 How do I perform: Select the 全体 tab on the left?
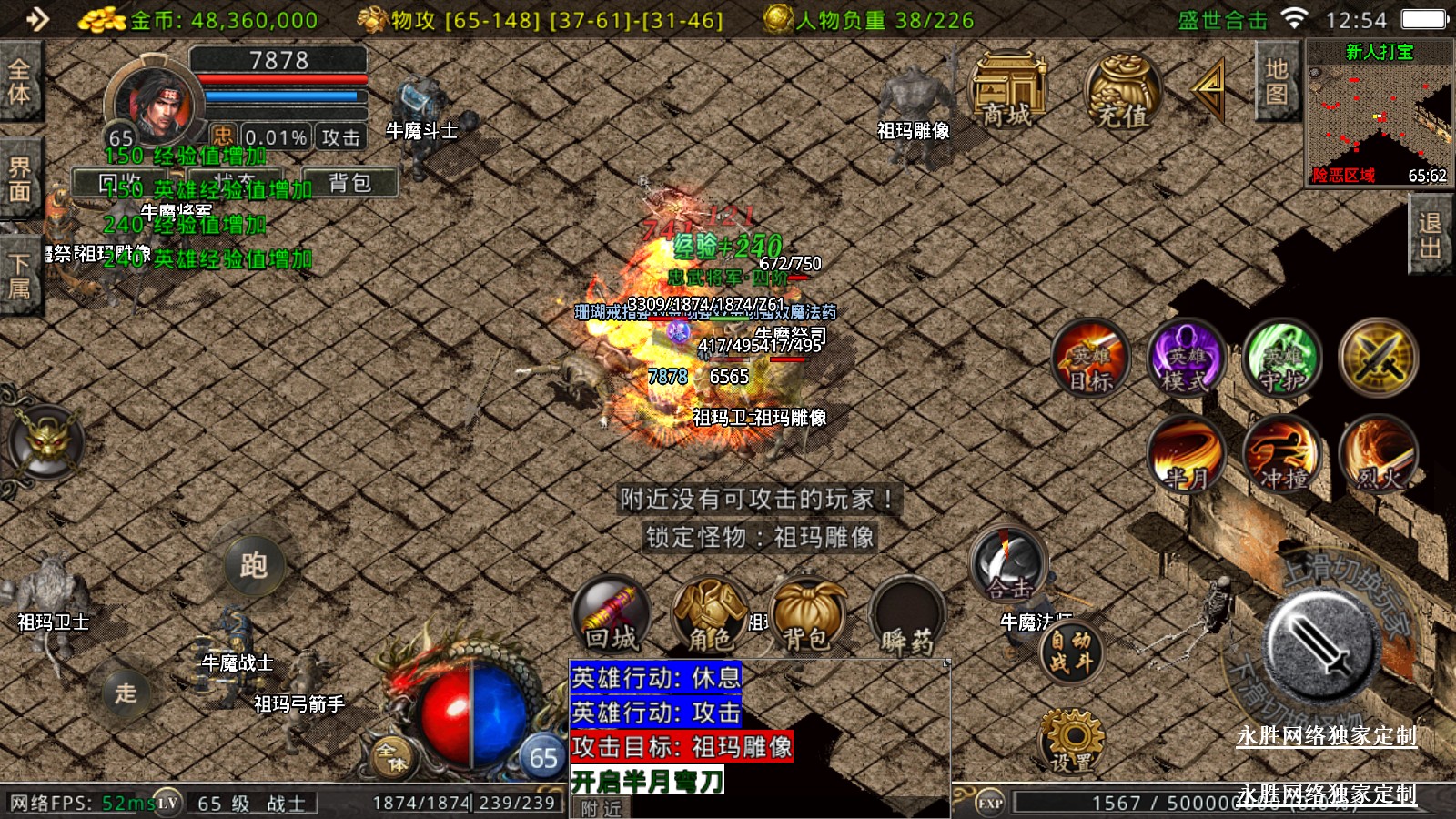click(19, 81)
